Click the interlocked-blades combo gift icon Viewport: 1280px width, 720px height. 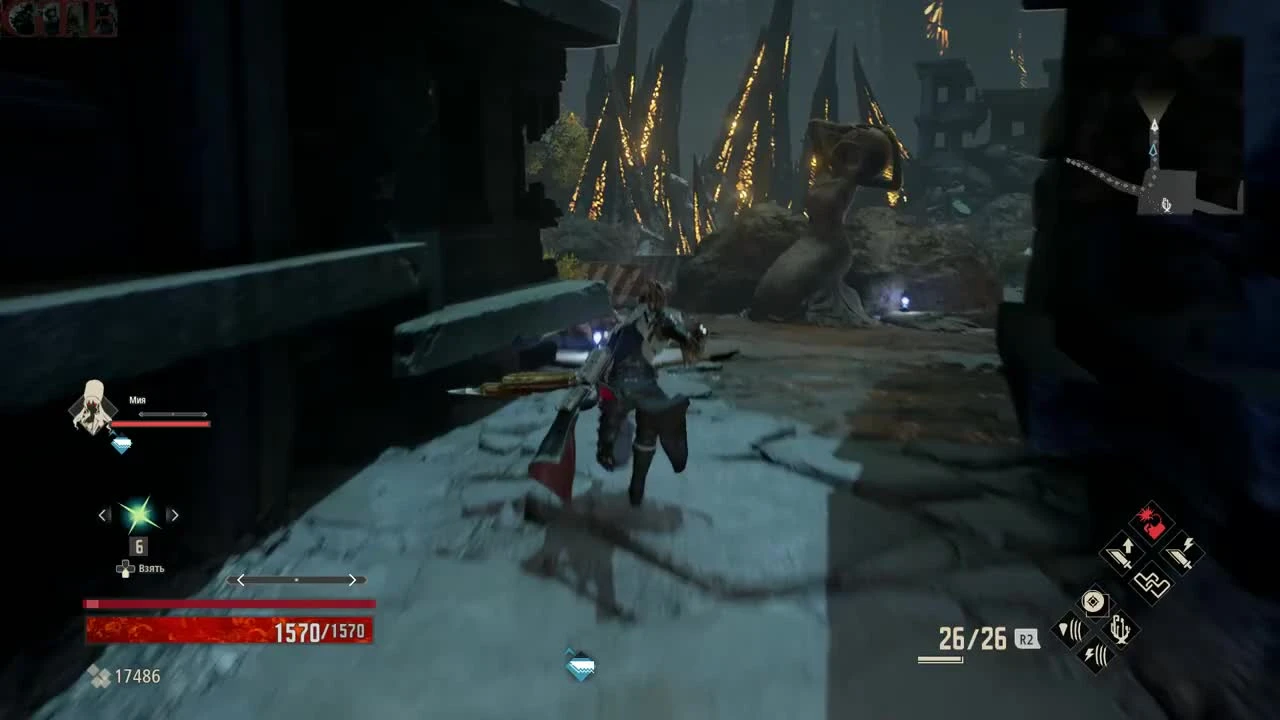1151,582
